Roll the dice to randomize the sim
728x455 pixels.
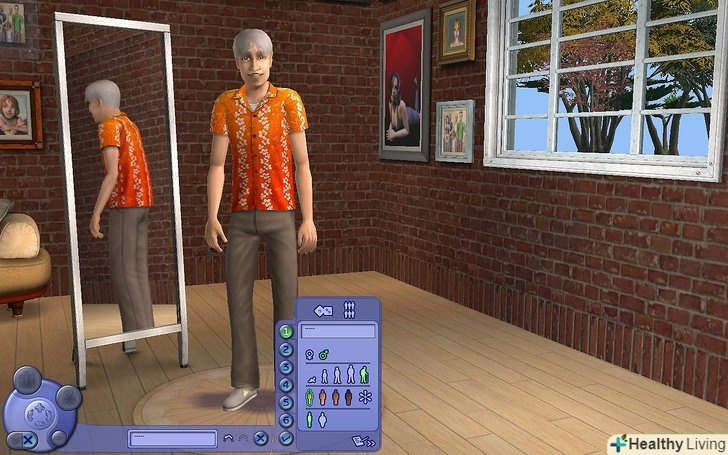coord(323,309)
